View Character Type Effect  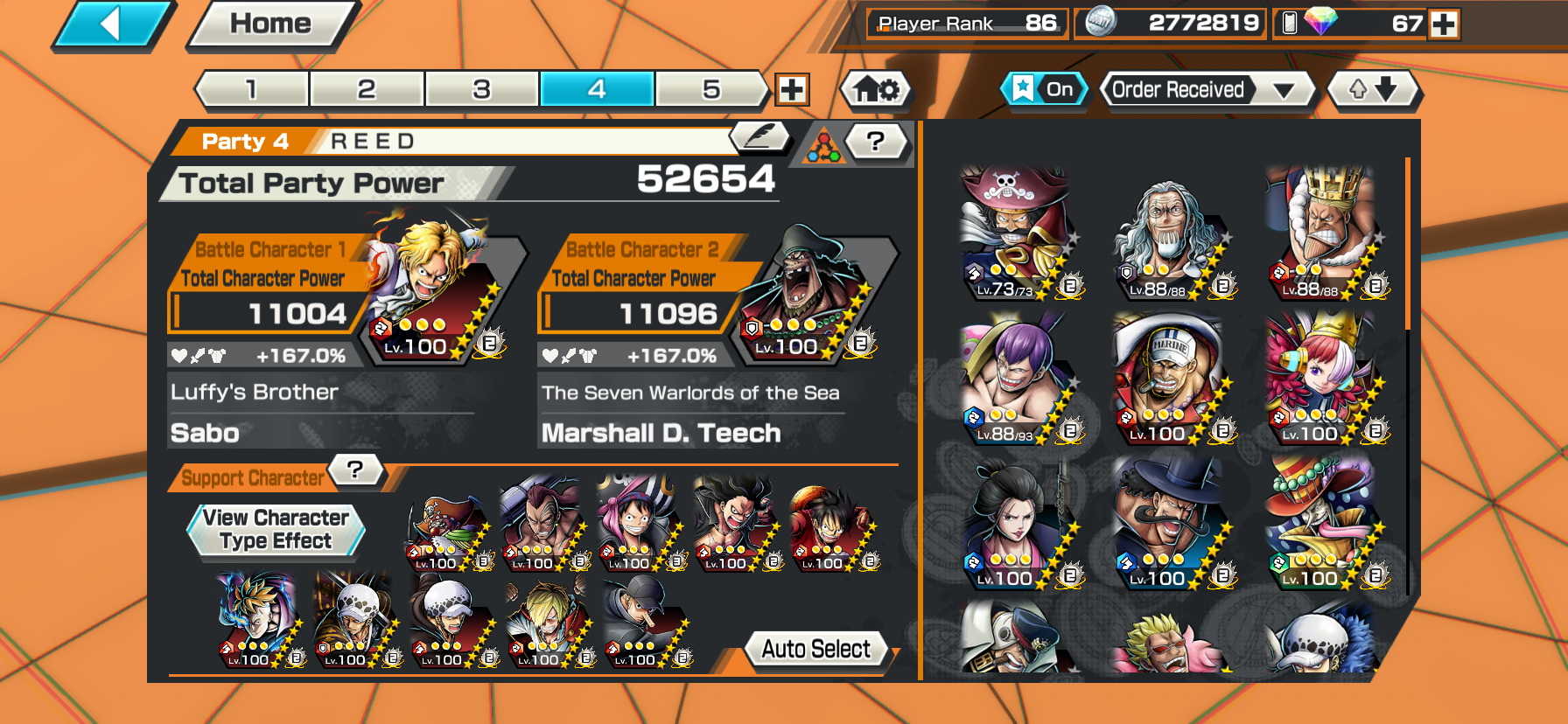pyautogui.click(x=276, y=530)
